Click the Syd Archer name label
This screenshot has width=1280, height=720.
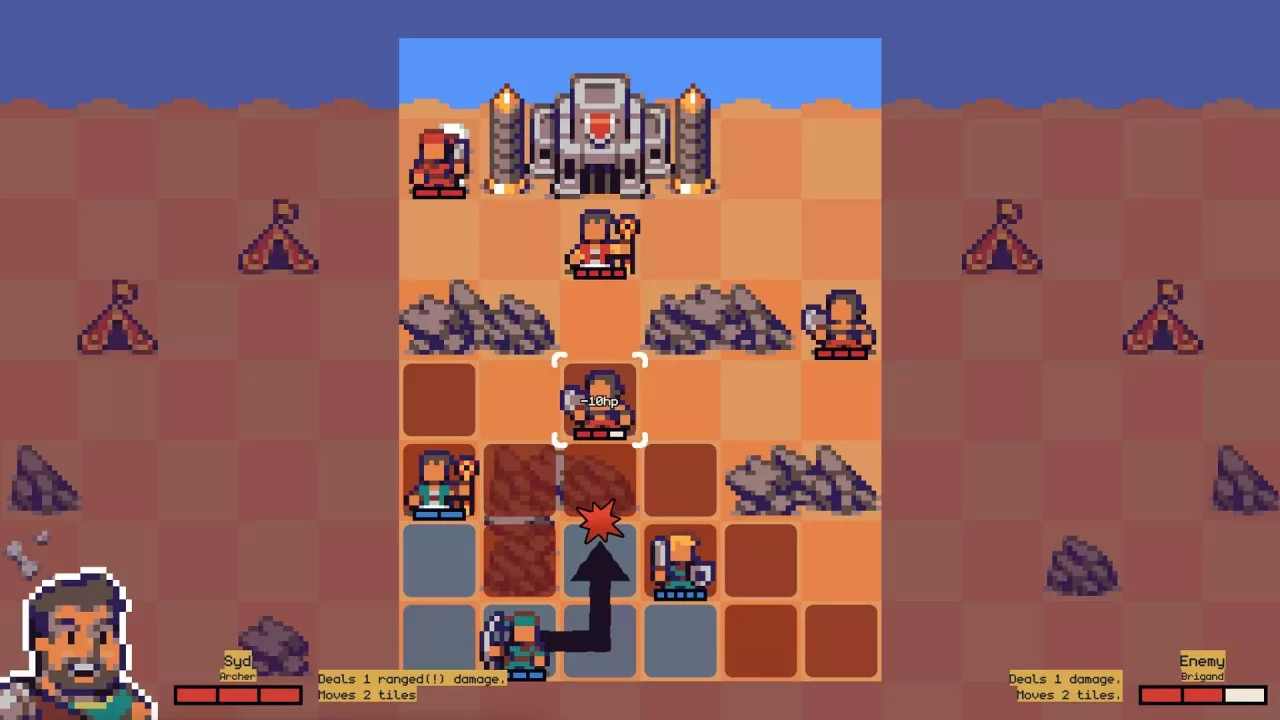[237, 668]
